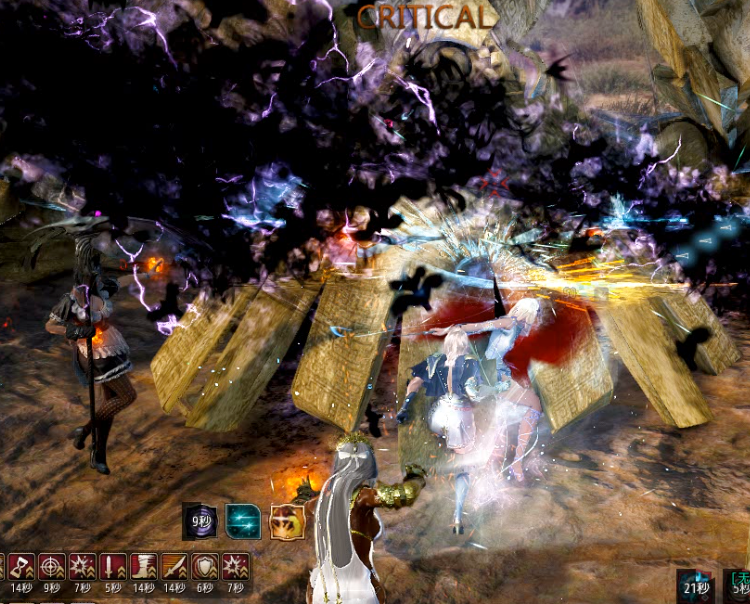
Task: Use the golden fiery fist skill
Action: (287, 521)
